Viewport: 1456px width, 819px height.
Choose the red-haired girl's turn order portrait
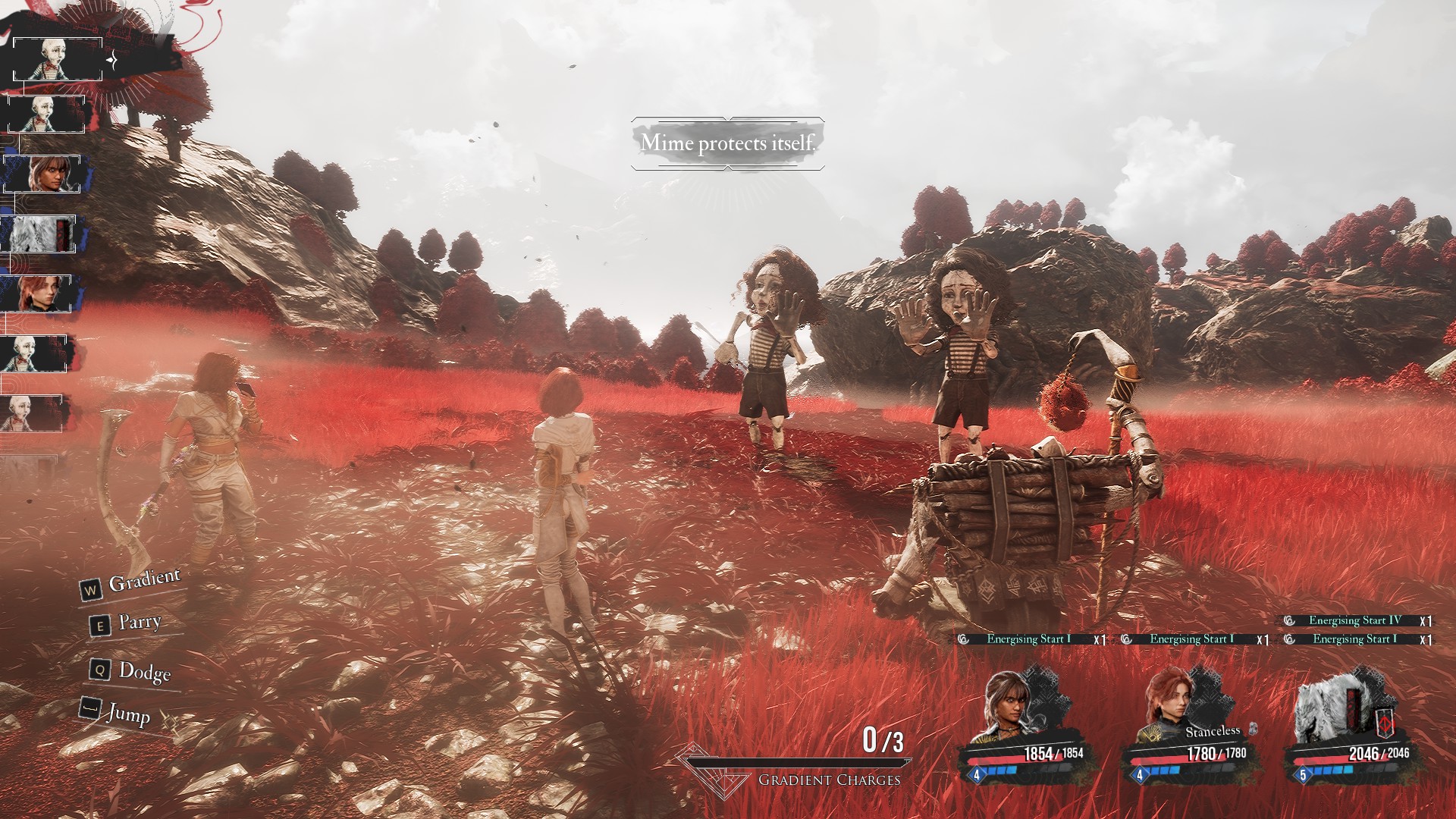(36, 293)
